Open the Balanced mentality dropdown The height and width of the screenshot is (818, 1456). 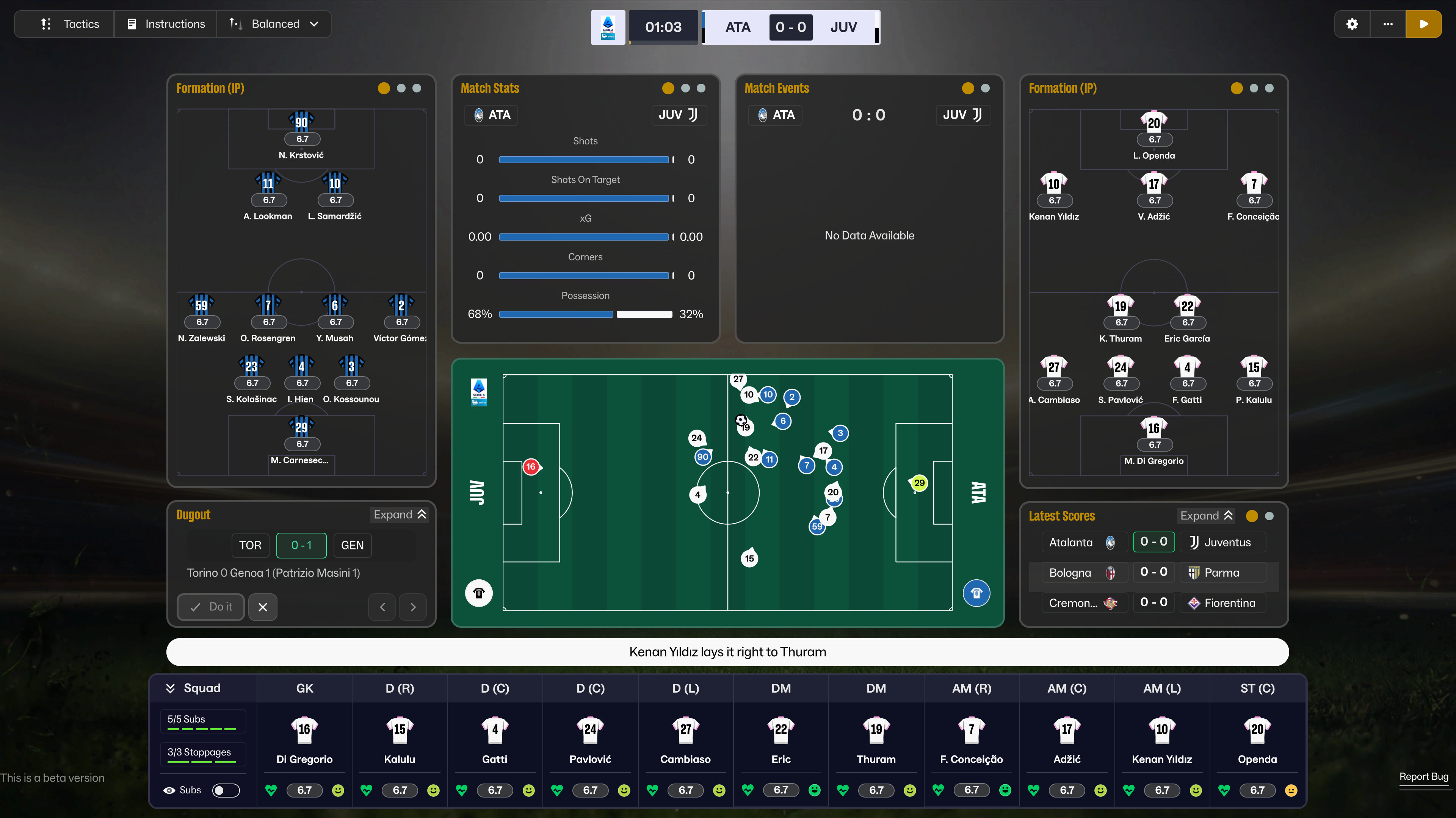click(275, 24)
